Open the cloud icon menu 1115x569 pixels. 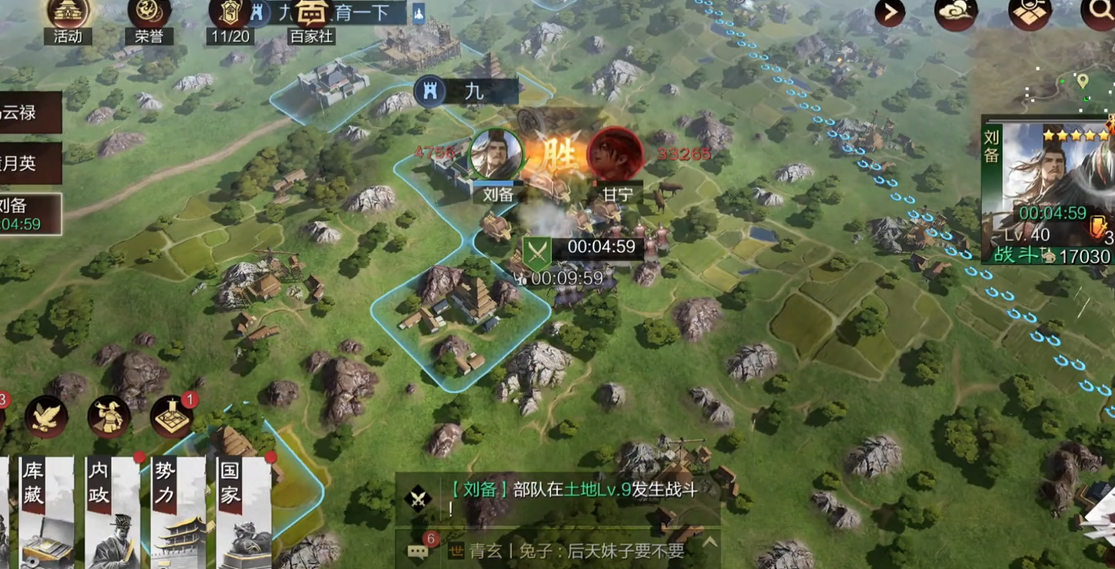[955, 13]
